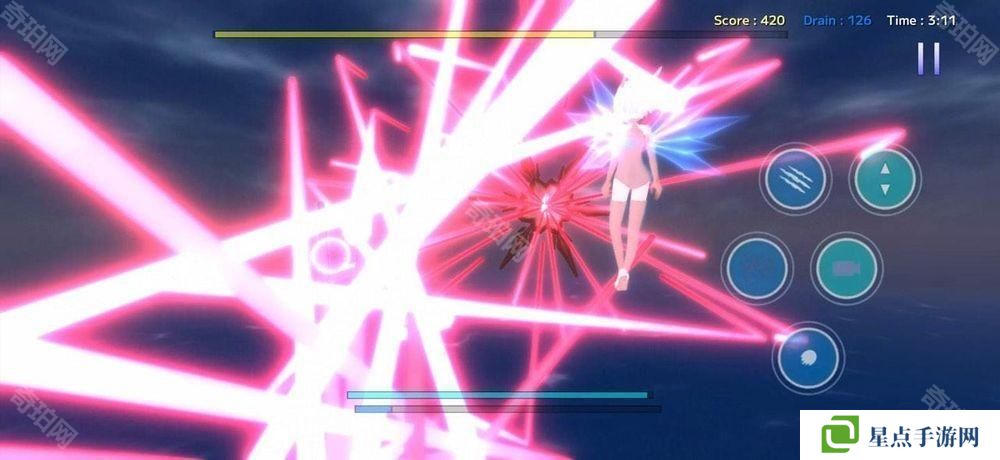Pause the game

pyautogui.click(x=929, y=58)
